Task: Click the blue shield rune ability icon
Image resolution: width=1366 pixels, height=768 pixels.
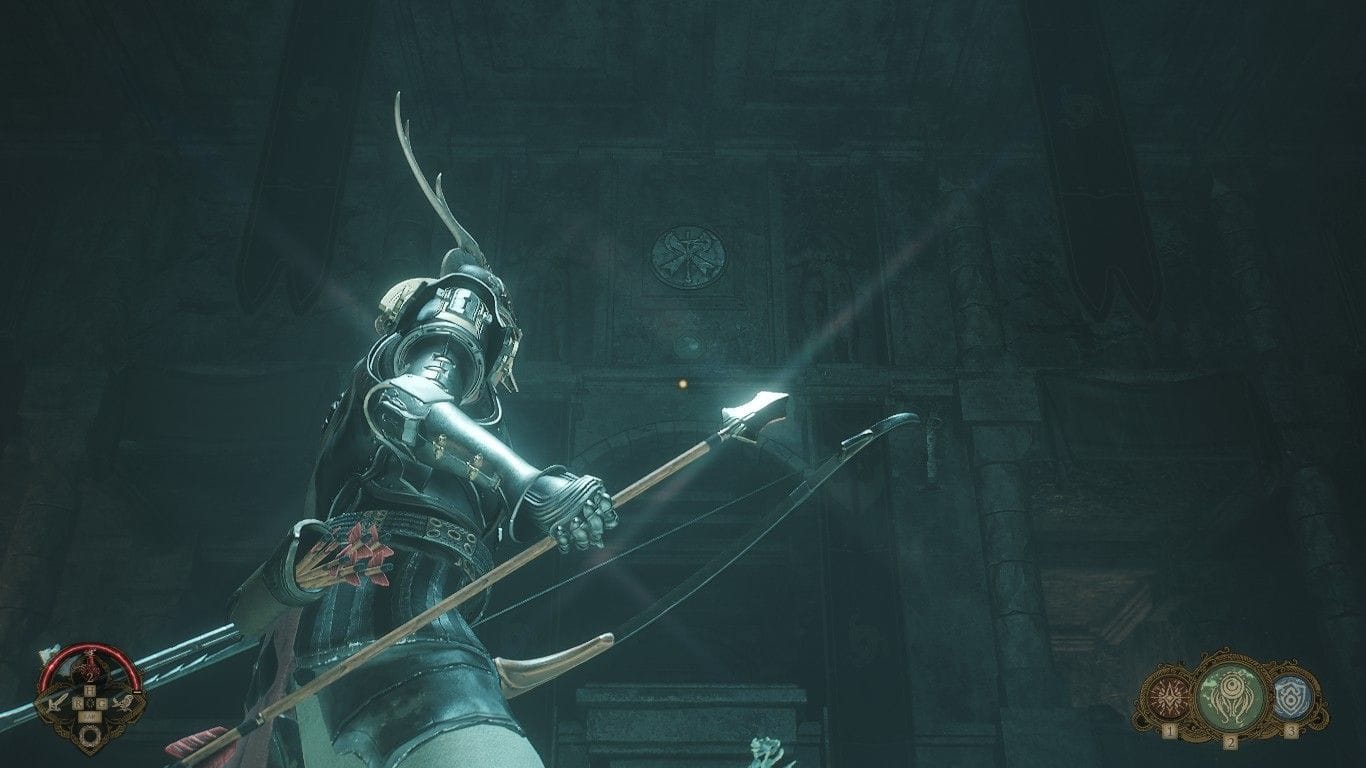Action: pyautogui.click(x=1292, y=698)
